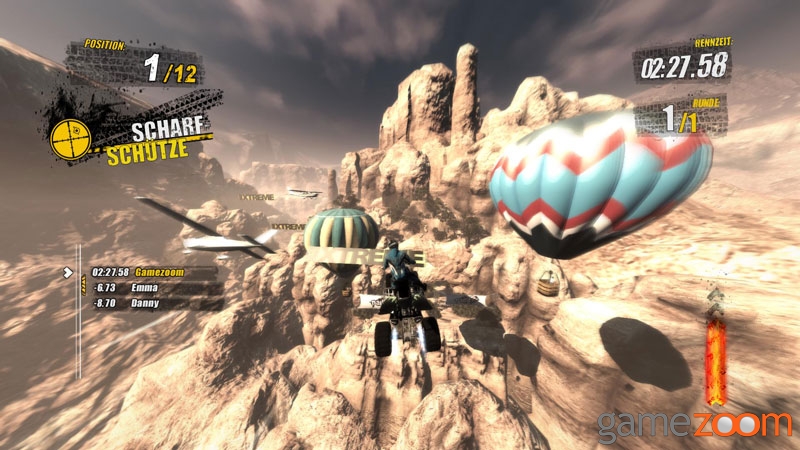Open the gamezoom watermark logo
This screenshot has width=800, height=450.
[694, 424]
